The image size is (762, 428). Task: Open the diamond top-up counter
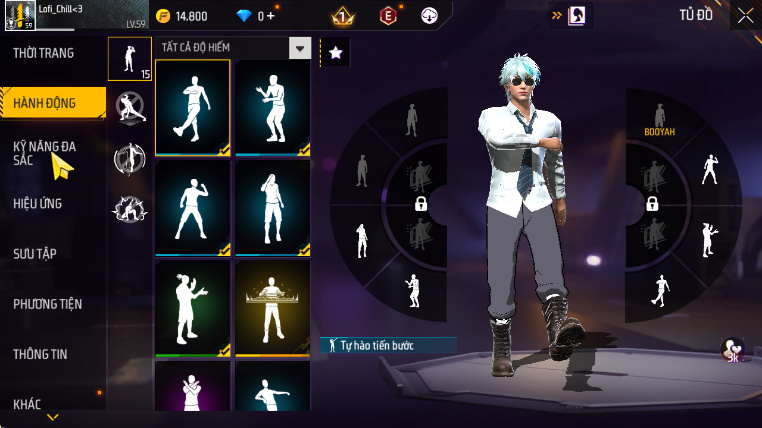tap(253, 16)
